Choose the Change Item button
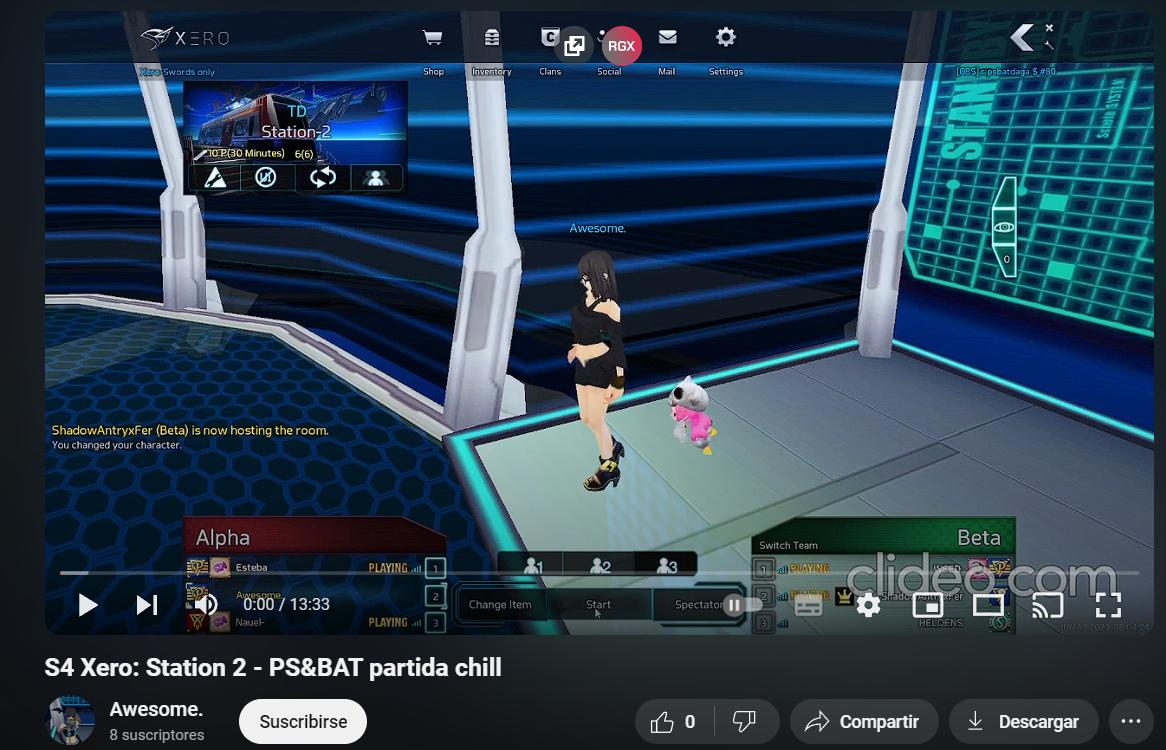 (x=500, y=604)
